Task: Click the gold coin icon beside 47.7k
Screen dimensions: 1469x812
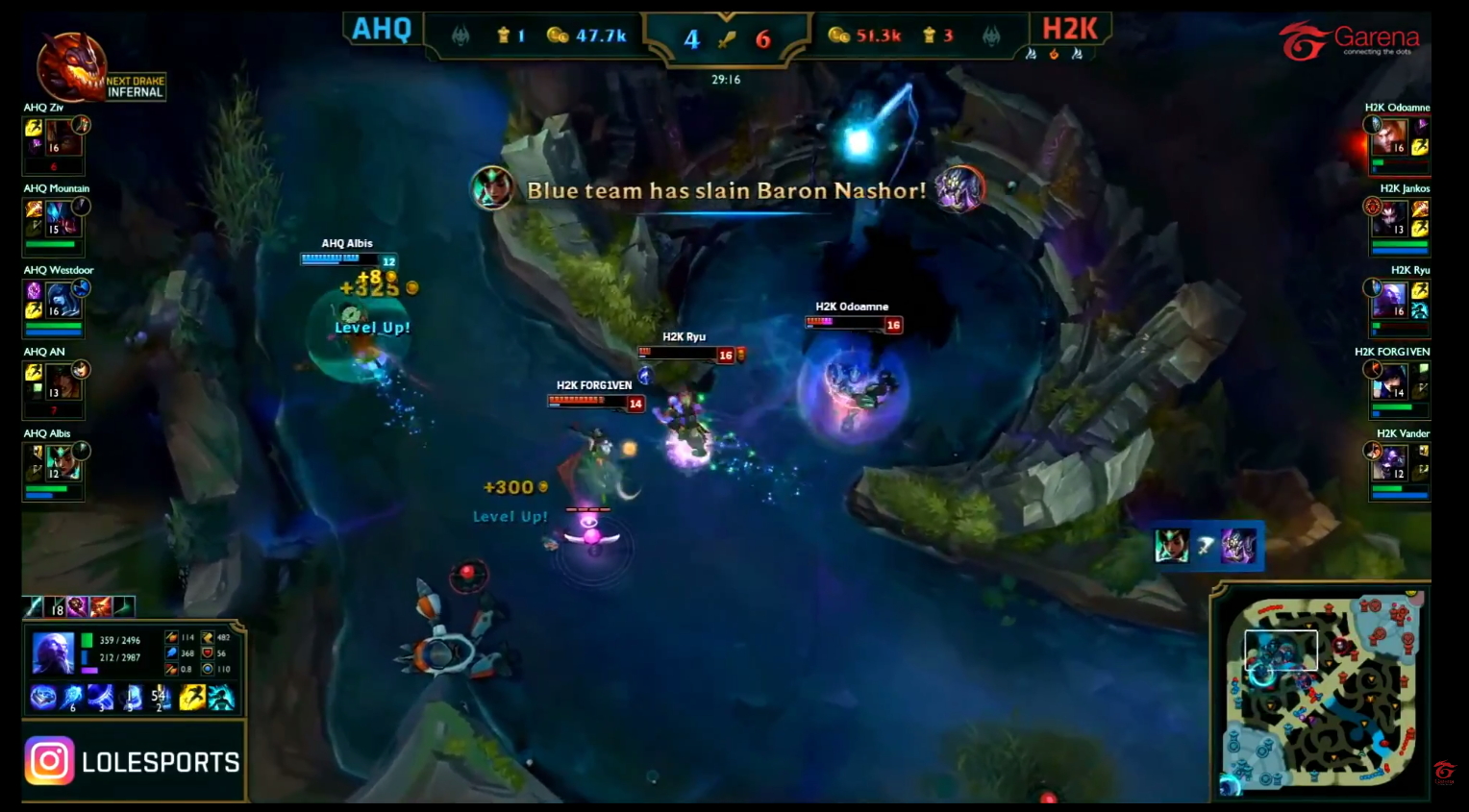Action: point(559,35)
